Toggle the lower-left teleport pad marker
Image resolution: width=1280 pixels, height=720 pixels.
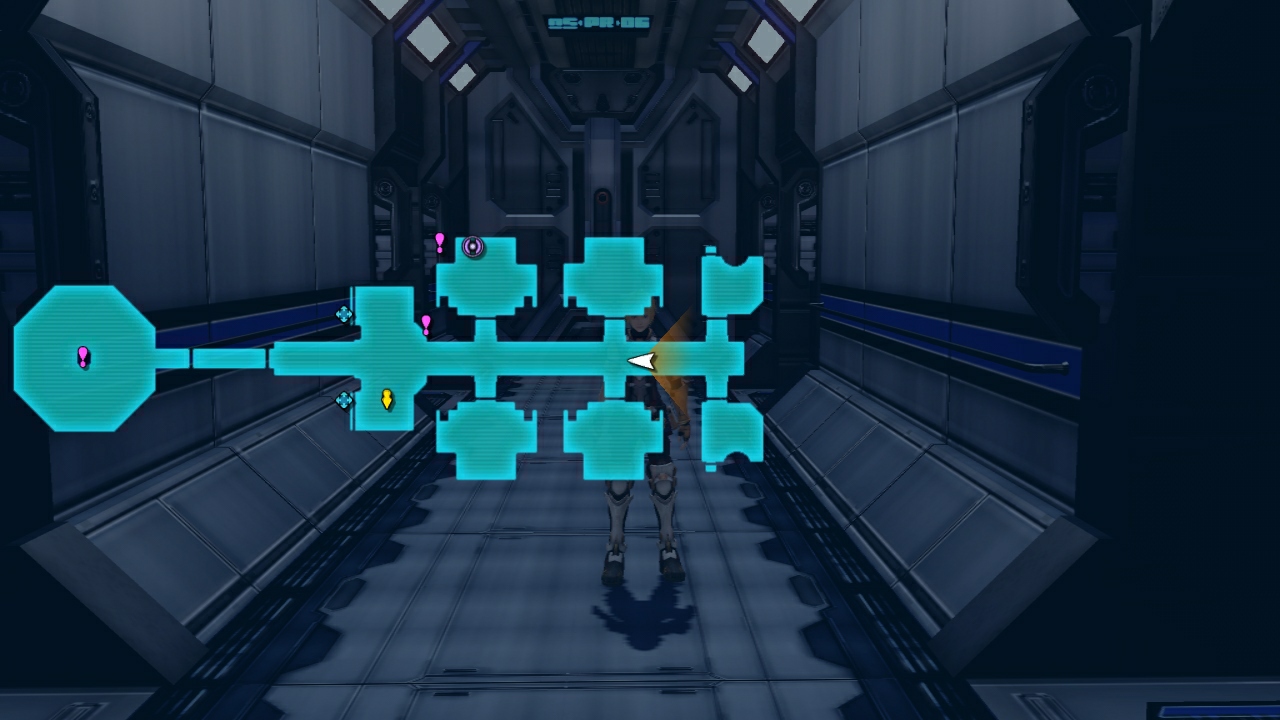click(x=344, y=398)
